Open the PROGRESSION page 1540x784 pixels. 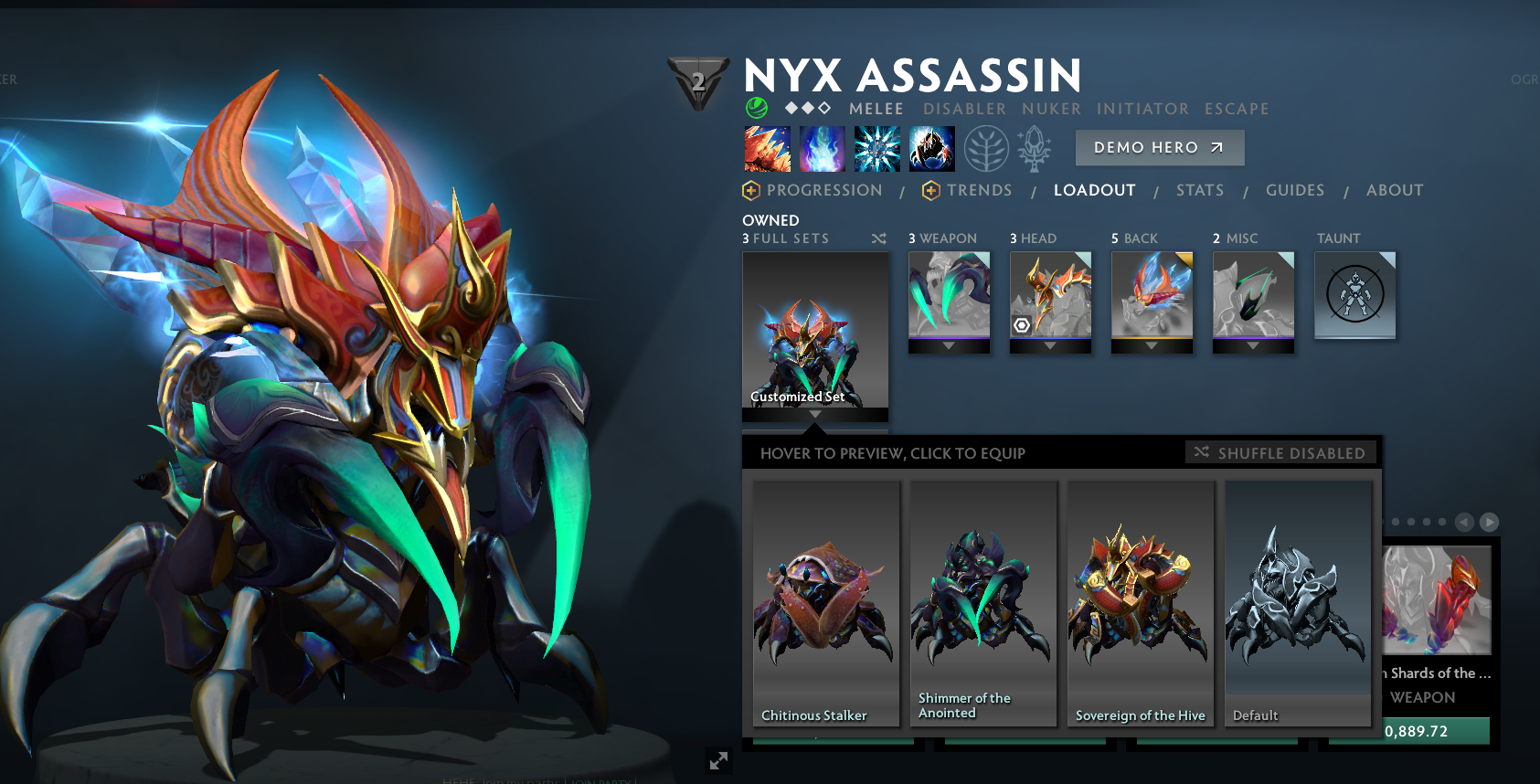pos(824,190)
